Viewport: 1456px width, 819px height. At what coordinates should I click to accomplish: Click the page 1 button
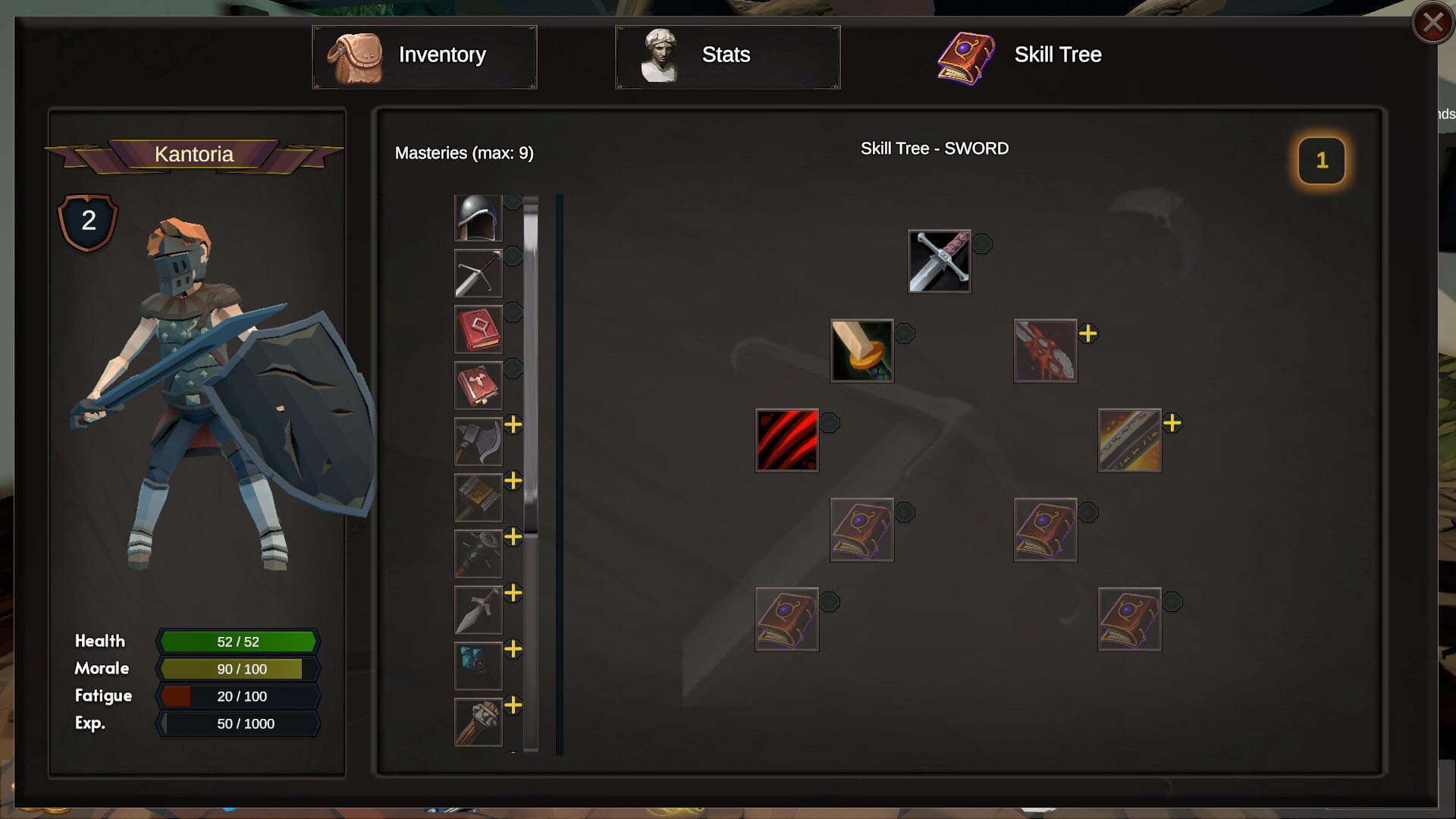(x=1322, y=160)
